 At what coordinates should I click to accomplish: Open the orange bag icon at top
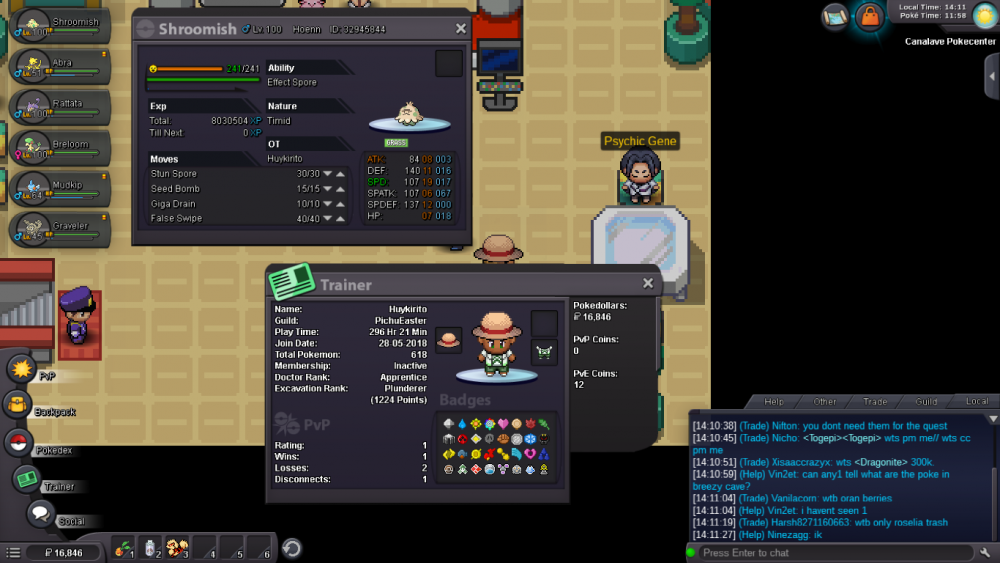pos(868,17)
